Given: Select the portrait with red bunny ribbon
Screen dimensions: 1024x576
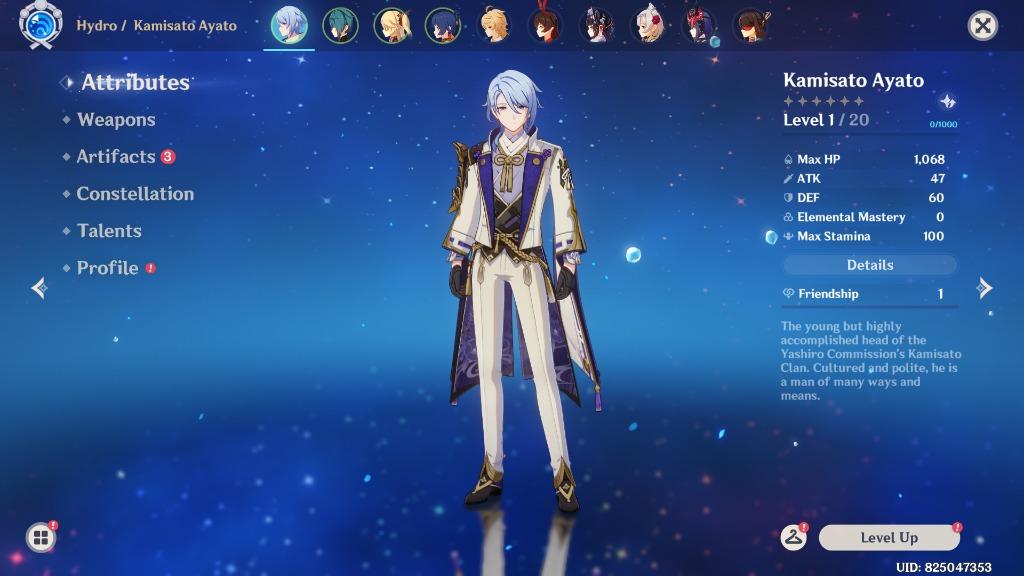Looking at the screenshot, I should tap(546, 26).
